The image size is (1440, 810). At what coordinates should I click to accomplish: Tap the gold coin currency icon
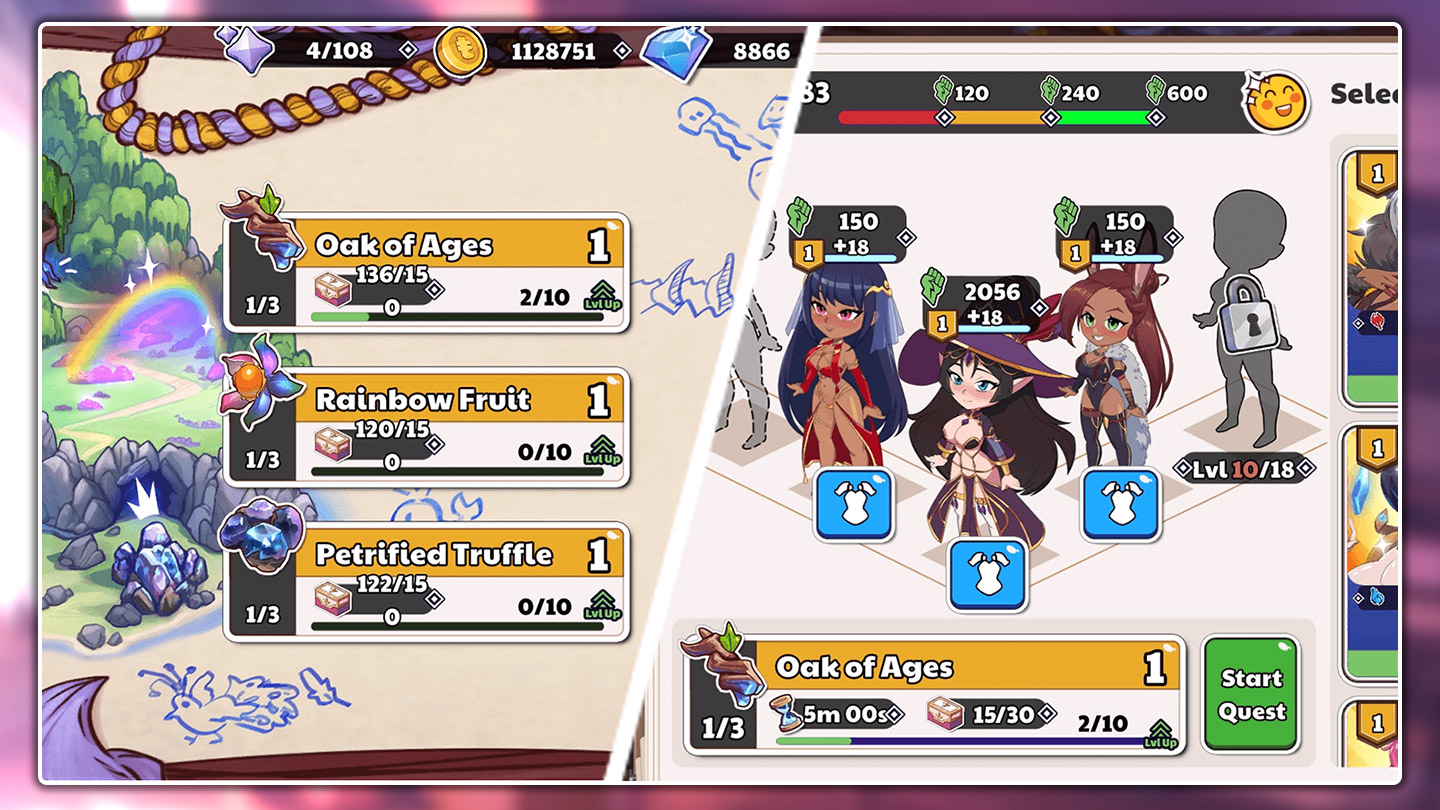[x=460, y=51]
